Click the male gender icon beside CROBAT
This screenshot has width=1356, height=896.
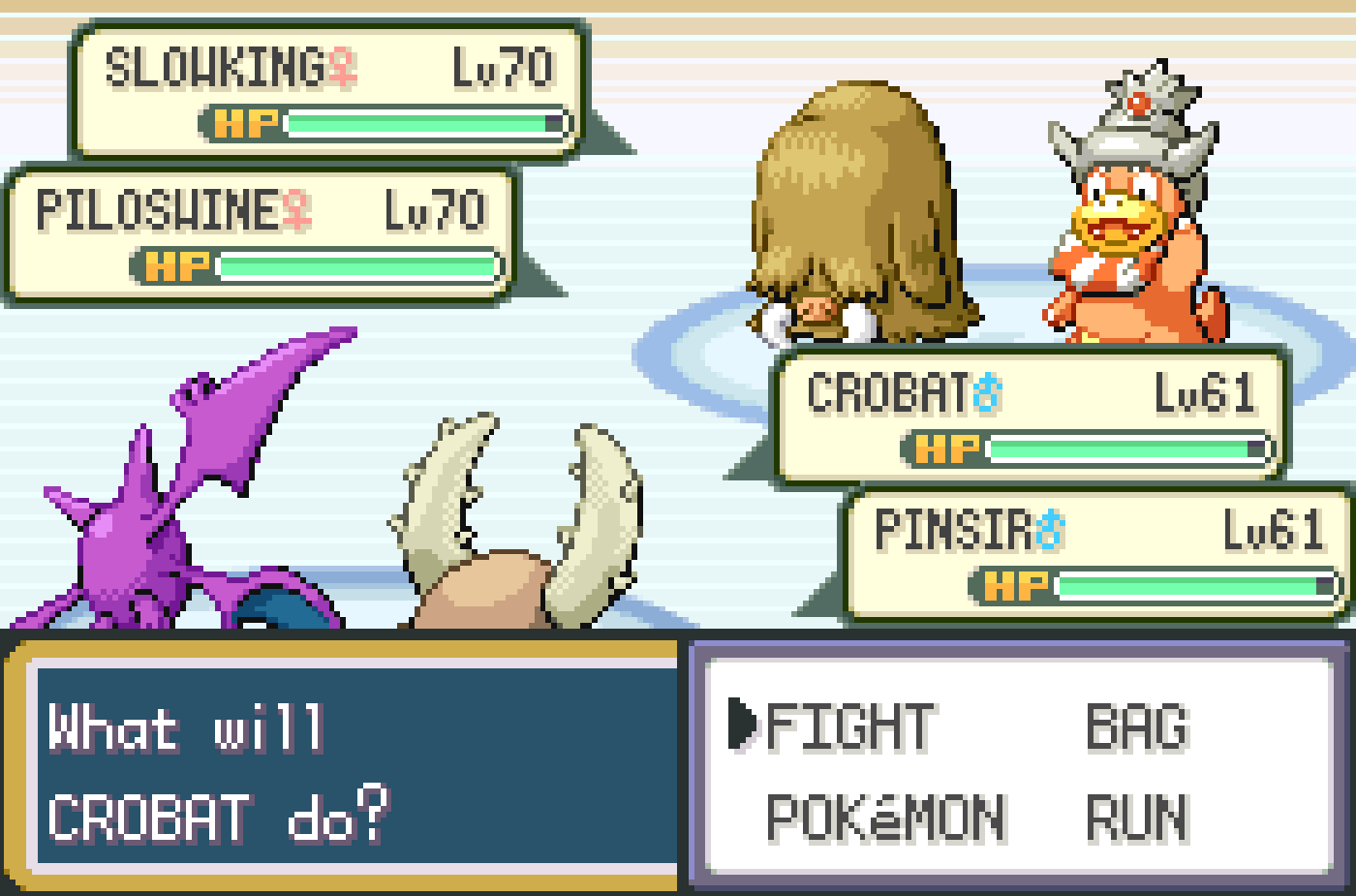coord(985,394)
